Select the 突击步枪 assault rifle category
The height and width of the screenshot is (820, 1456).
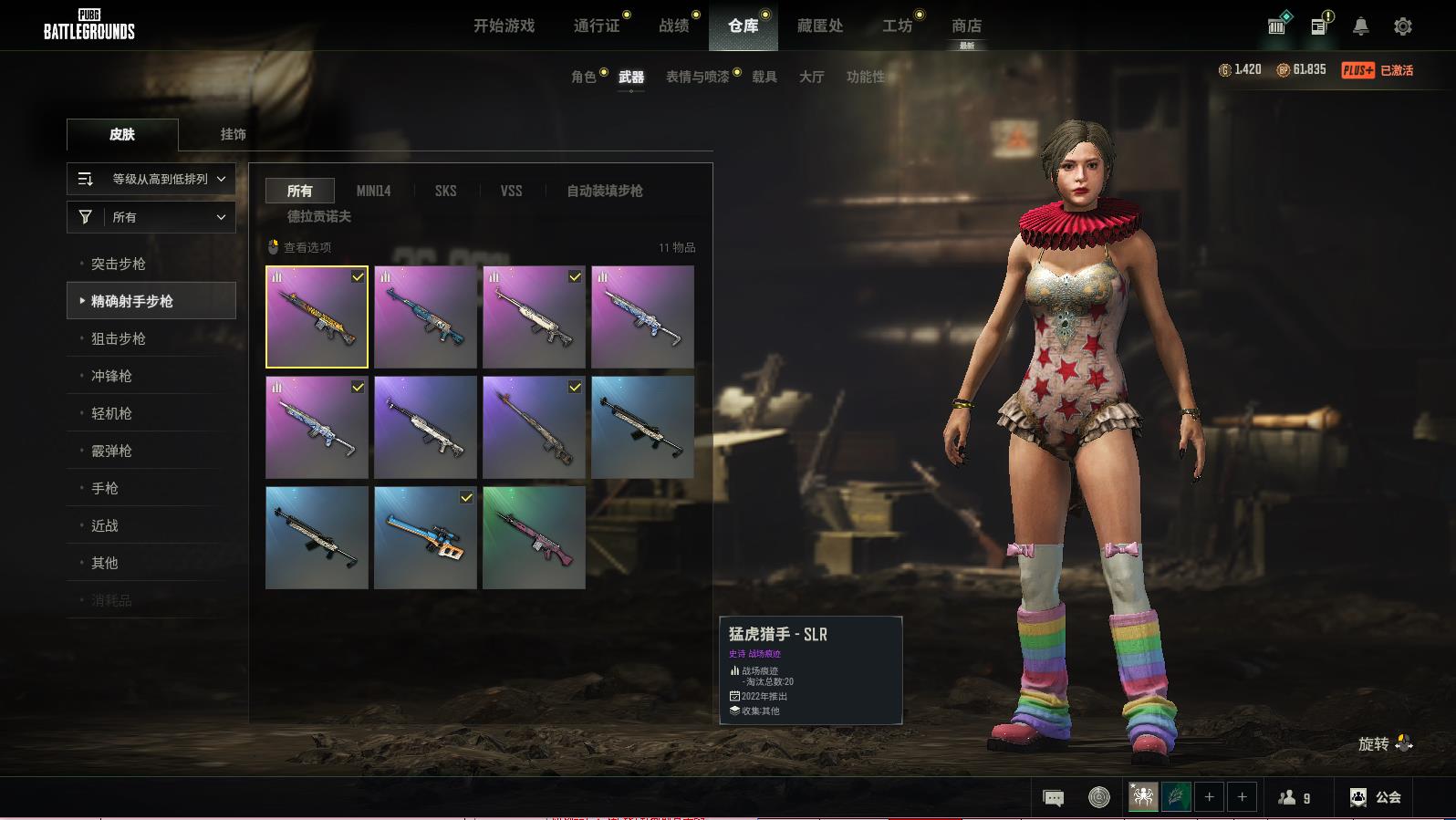point(119,264)
